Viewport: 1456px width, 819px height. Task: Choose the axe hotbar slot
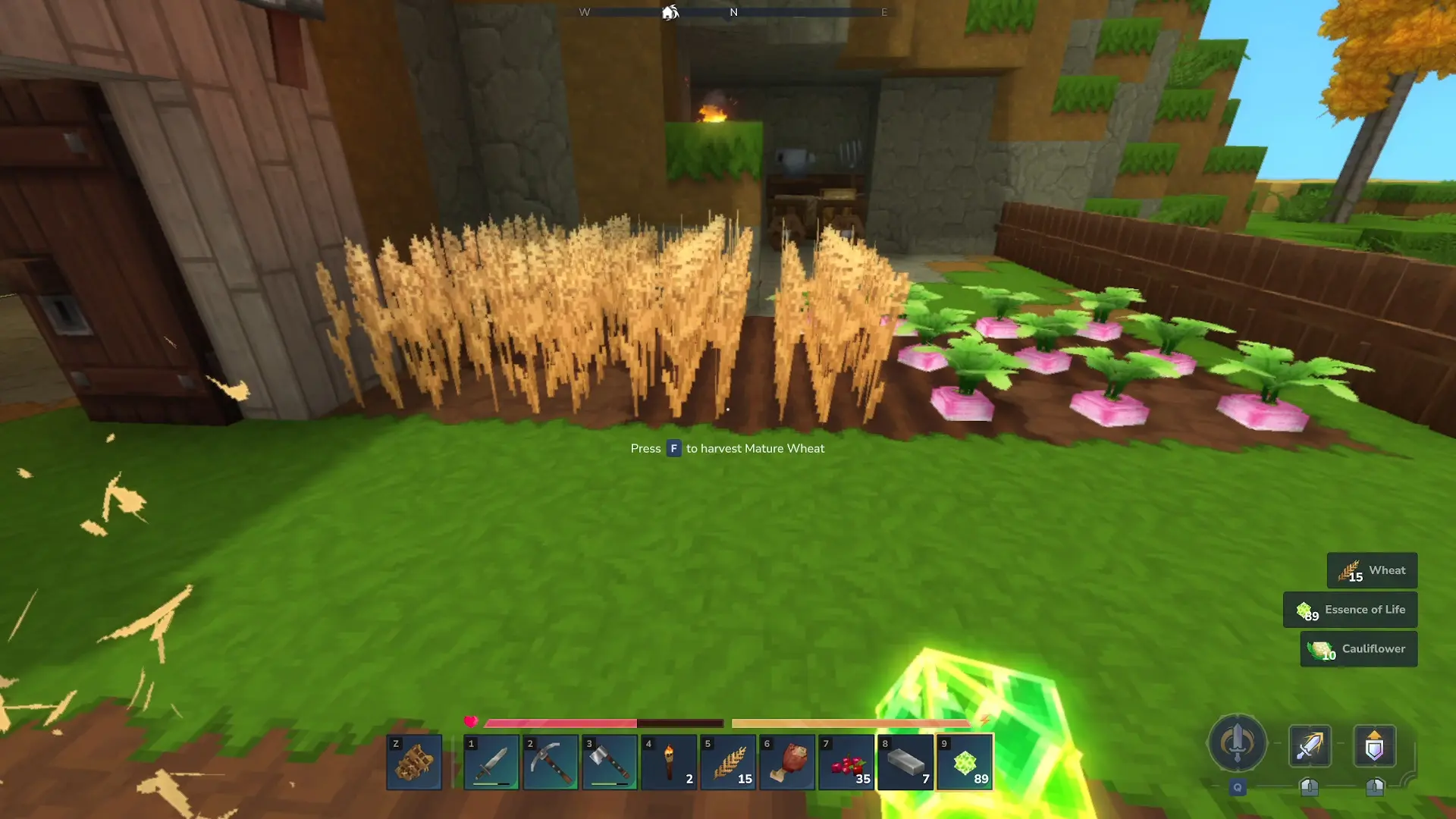pyautogui.click(x=610, y=762)
